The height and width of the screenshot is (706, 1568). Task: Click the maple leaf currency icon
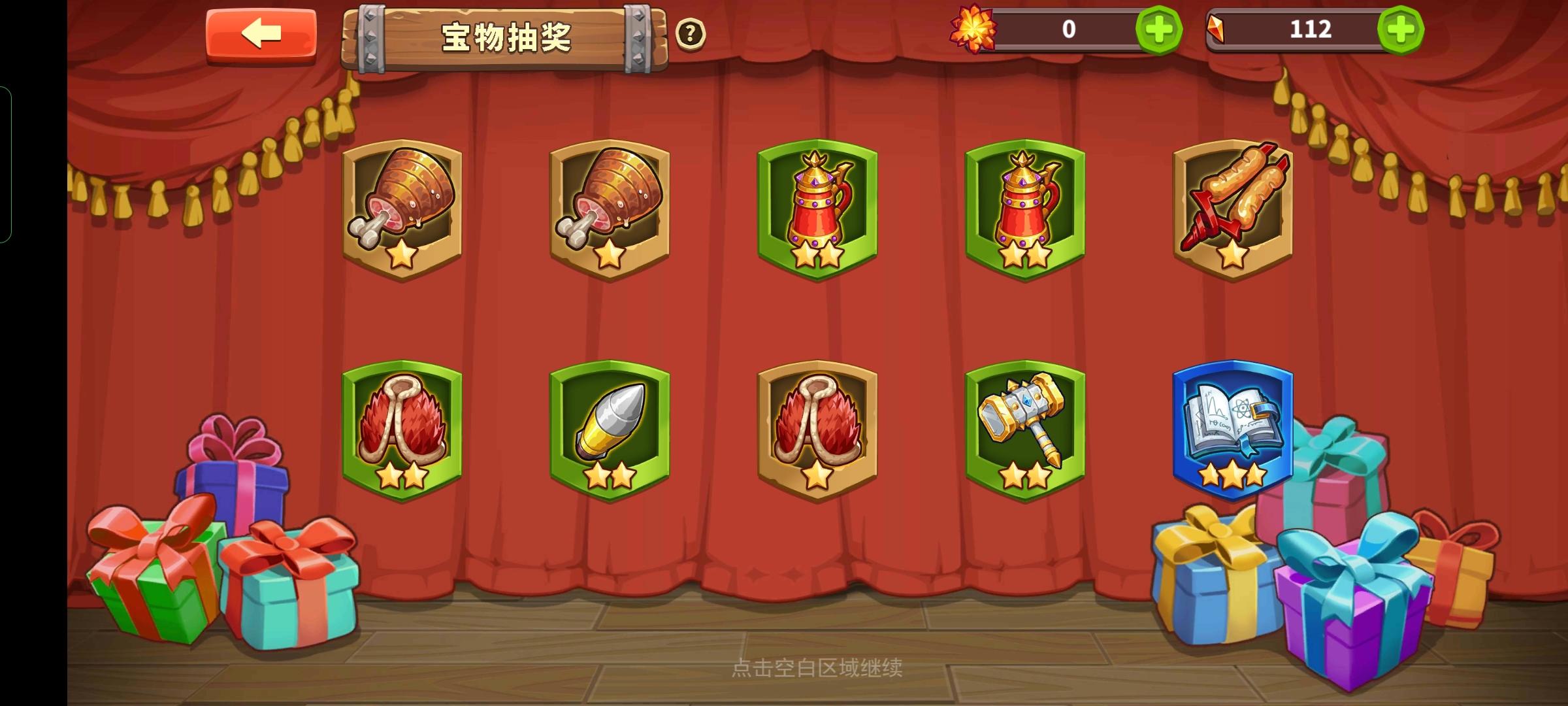(x=972, y=29)
